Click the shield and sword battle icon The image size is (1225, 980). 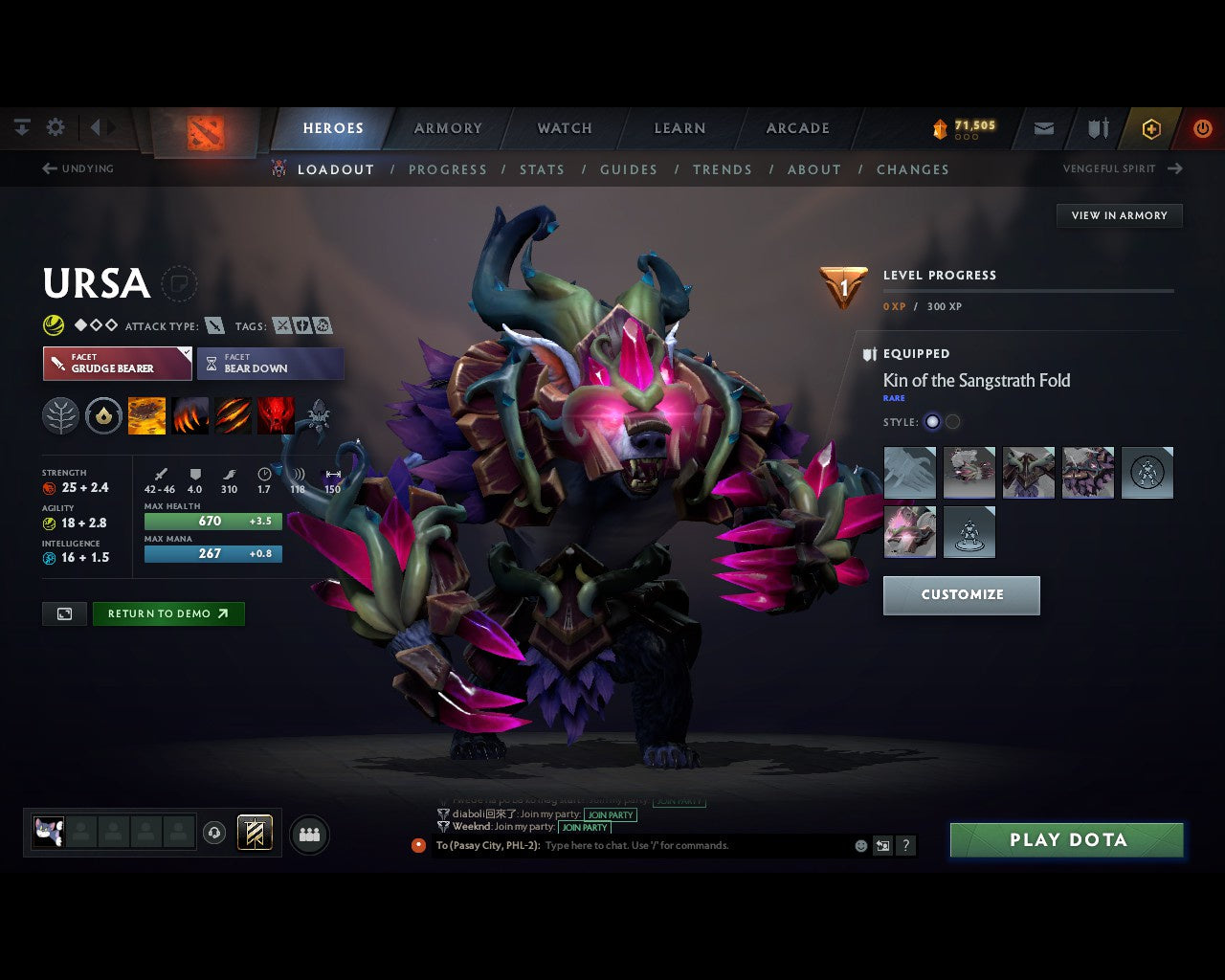tap(1096, 128)
